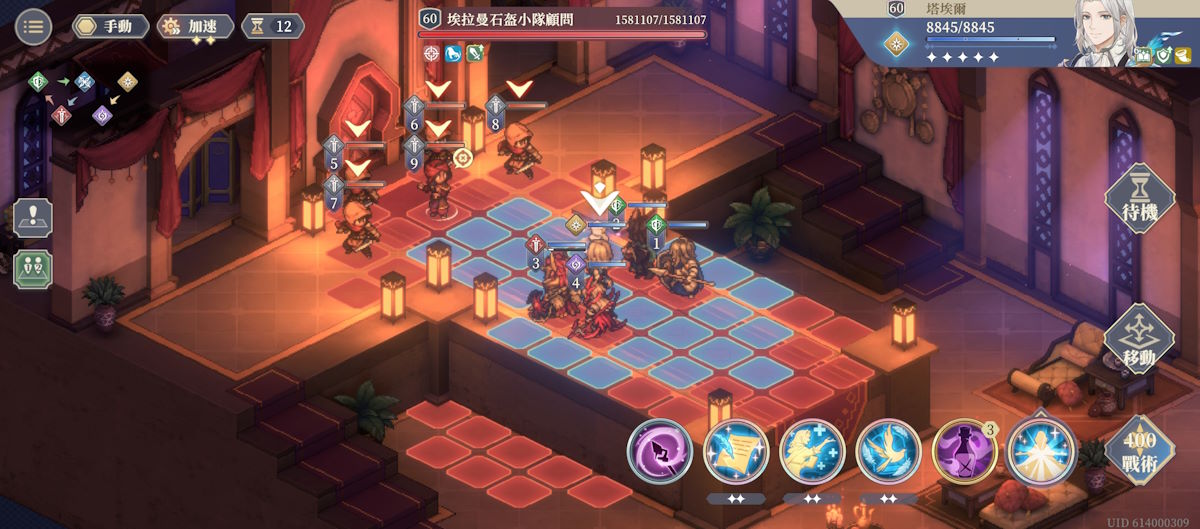The image size is (1200, 529).
Task: Toggle the 加速 speed-up button
Action: point(196,26)
